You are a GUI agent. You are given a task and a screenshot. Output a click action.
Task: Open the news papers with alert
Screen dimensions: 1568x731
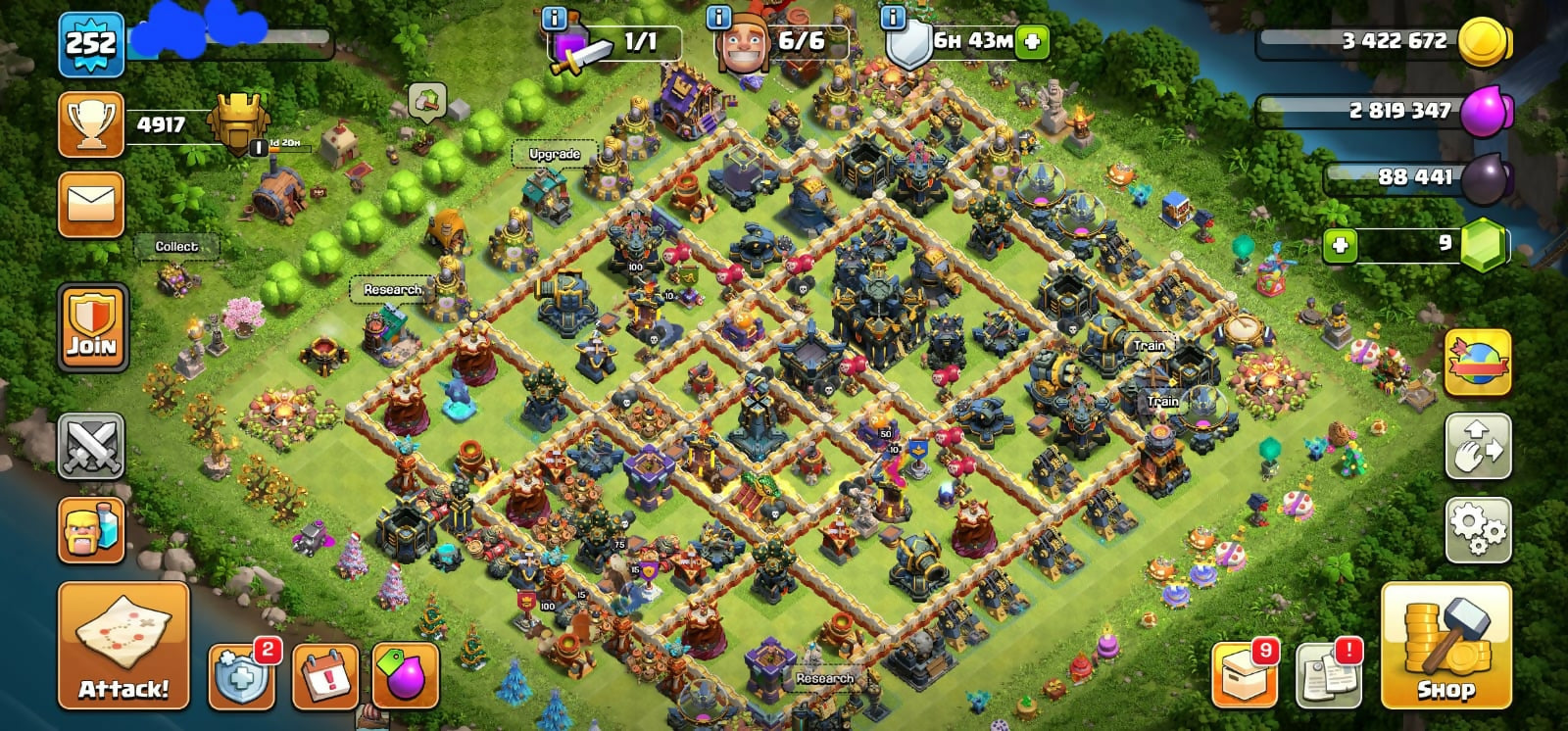[1329, 674]
